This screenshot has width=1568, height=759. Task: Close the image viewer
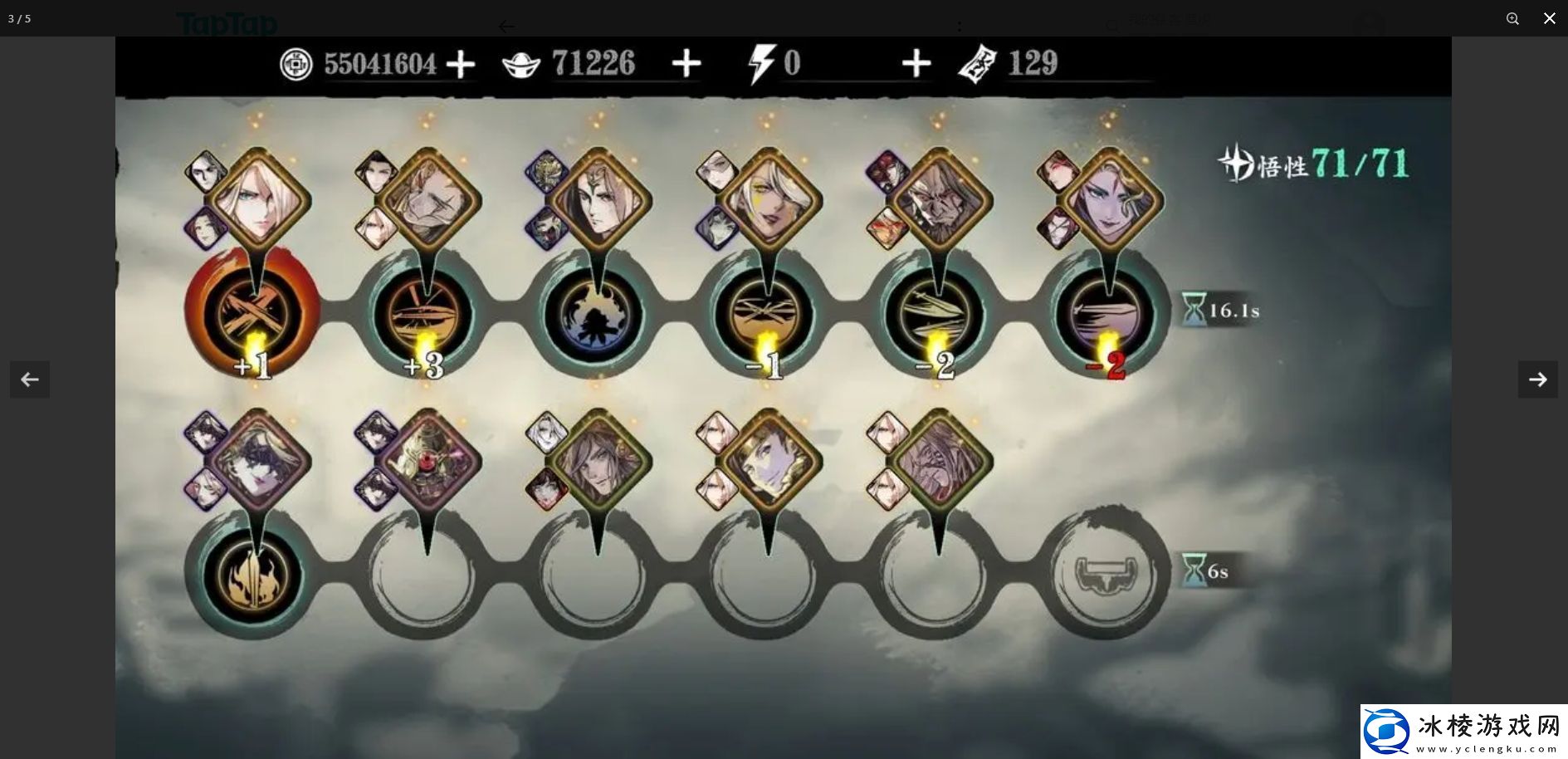coord(1549,18)
